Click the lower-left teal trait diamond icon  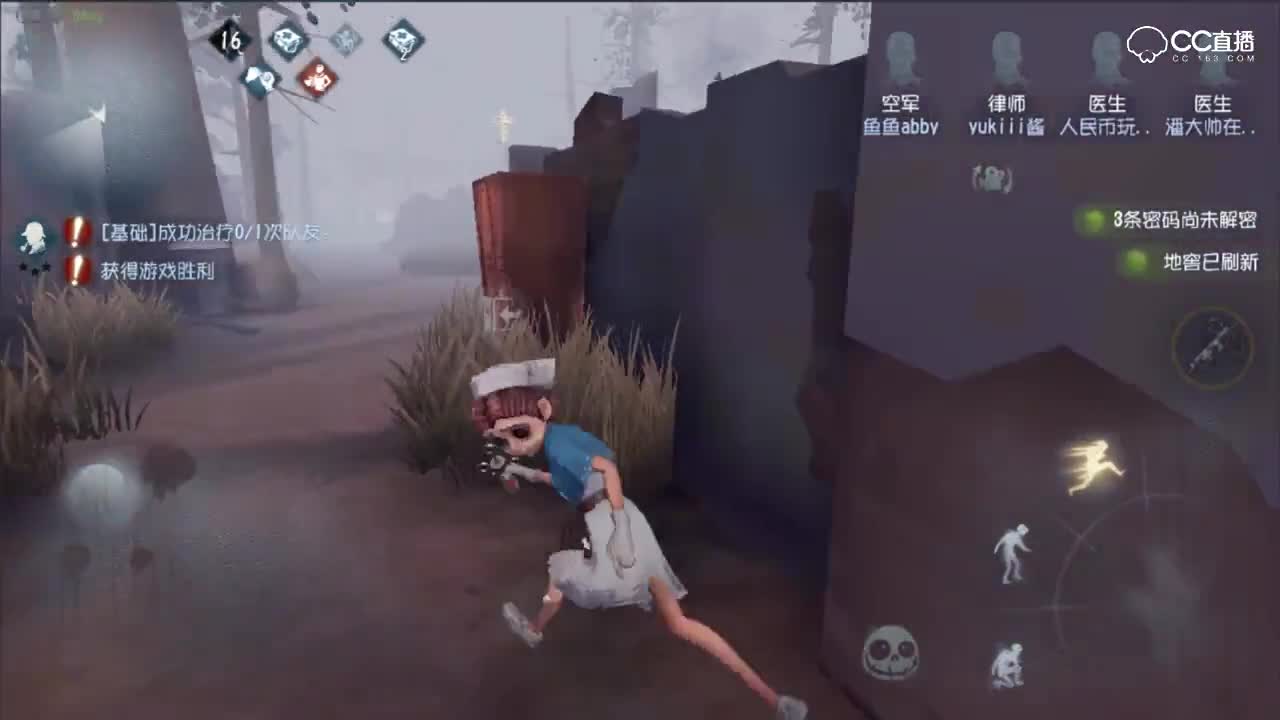[262, 79]
